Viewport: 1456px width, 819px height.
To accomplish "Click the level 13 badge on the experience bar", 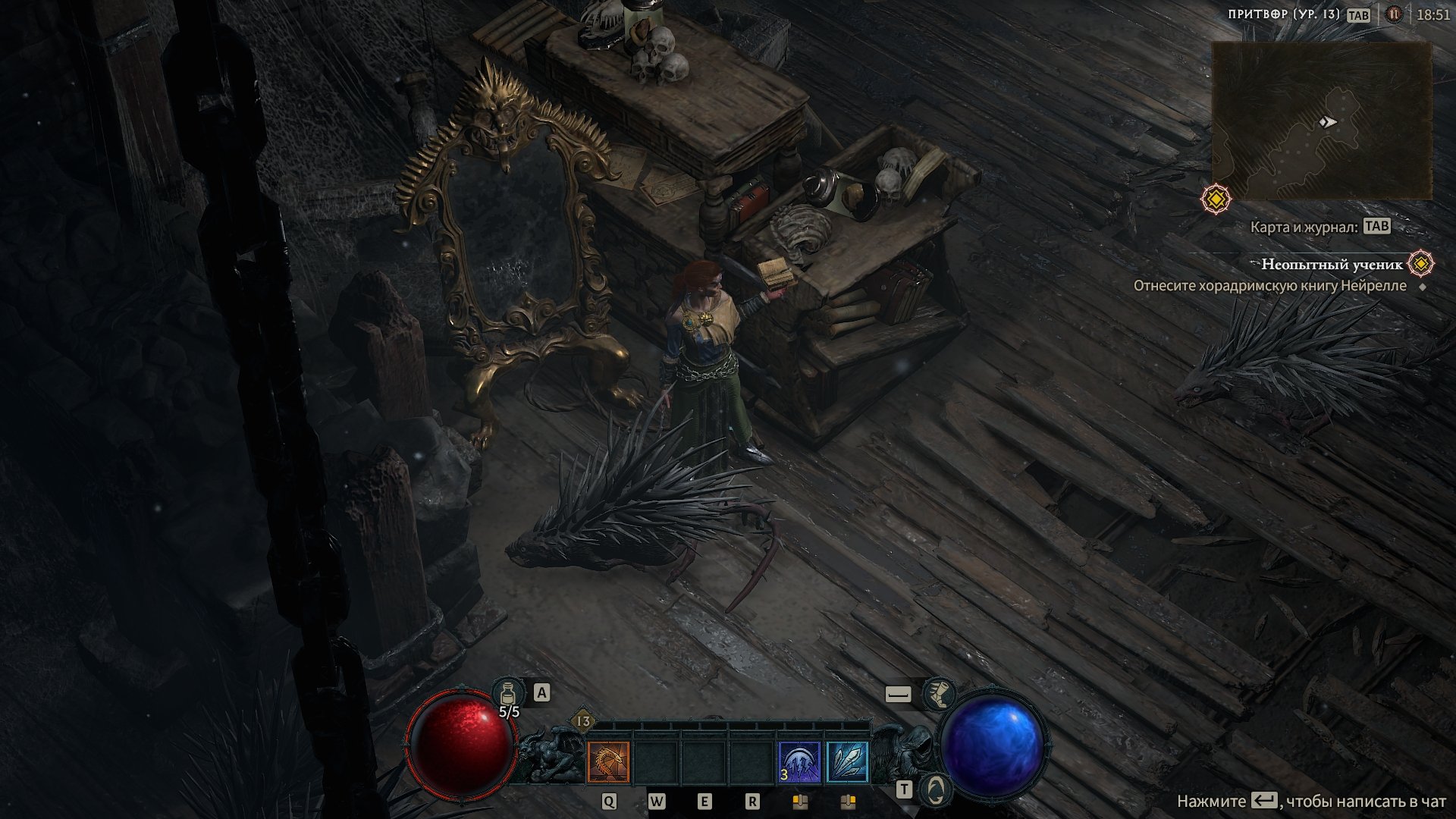I will pos(583,721).
